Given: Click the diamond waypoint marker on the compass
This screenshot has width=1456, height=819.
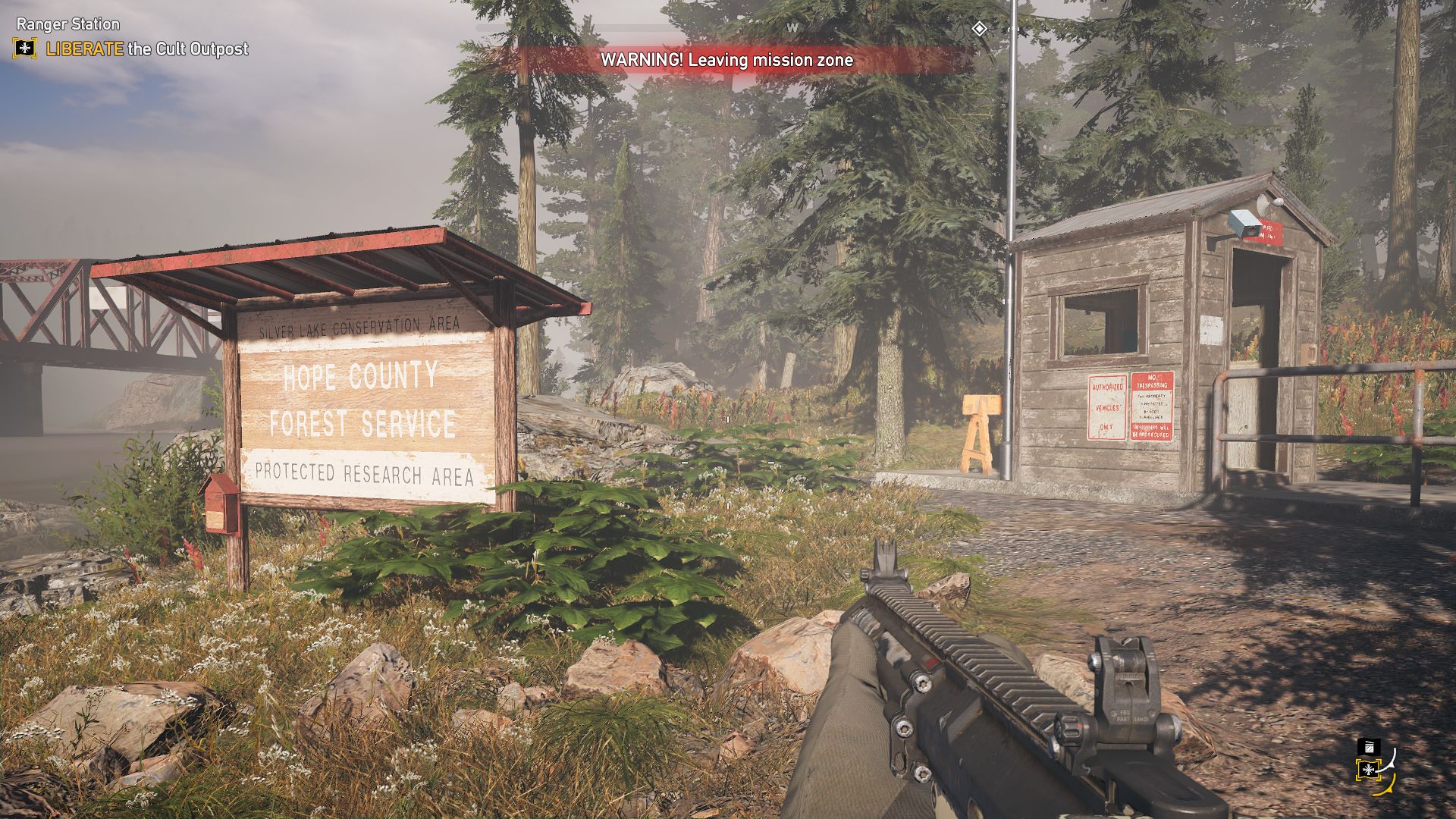Looking at the screenshot, I should tap(979, 29).
